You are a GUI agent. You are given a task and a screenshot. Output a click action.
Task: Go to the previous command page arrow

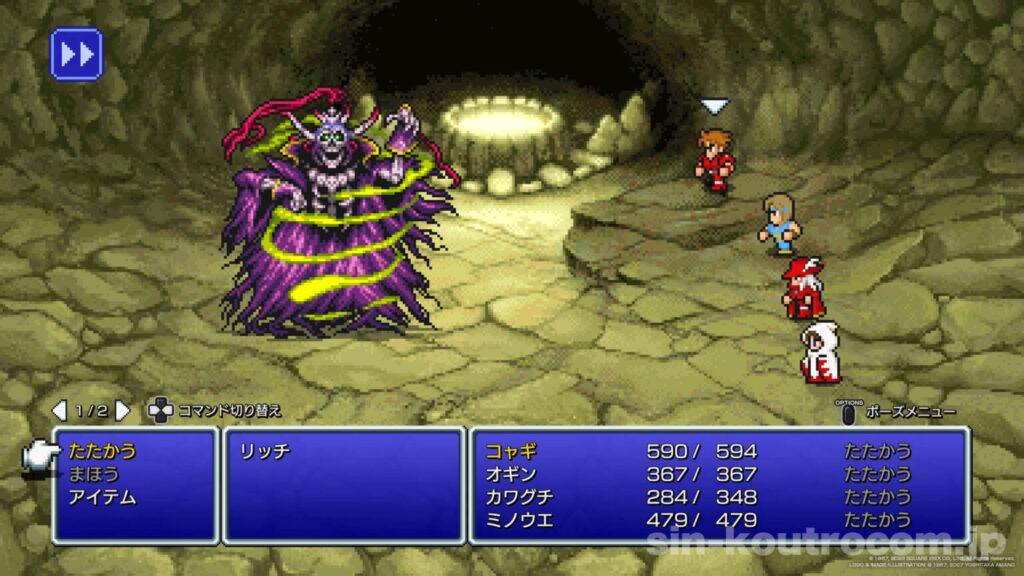click(59, 410)
